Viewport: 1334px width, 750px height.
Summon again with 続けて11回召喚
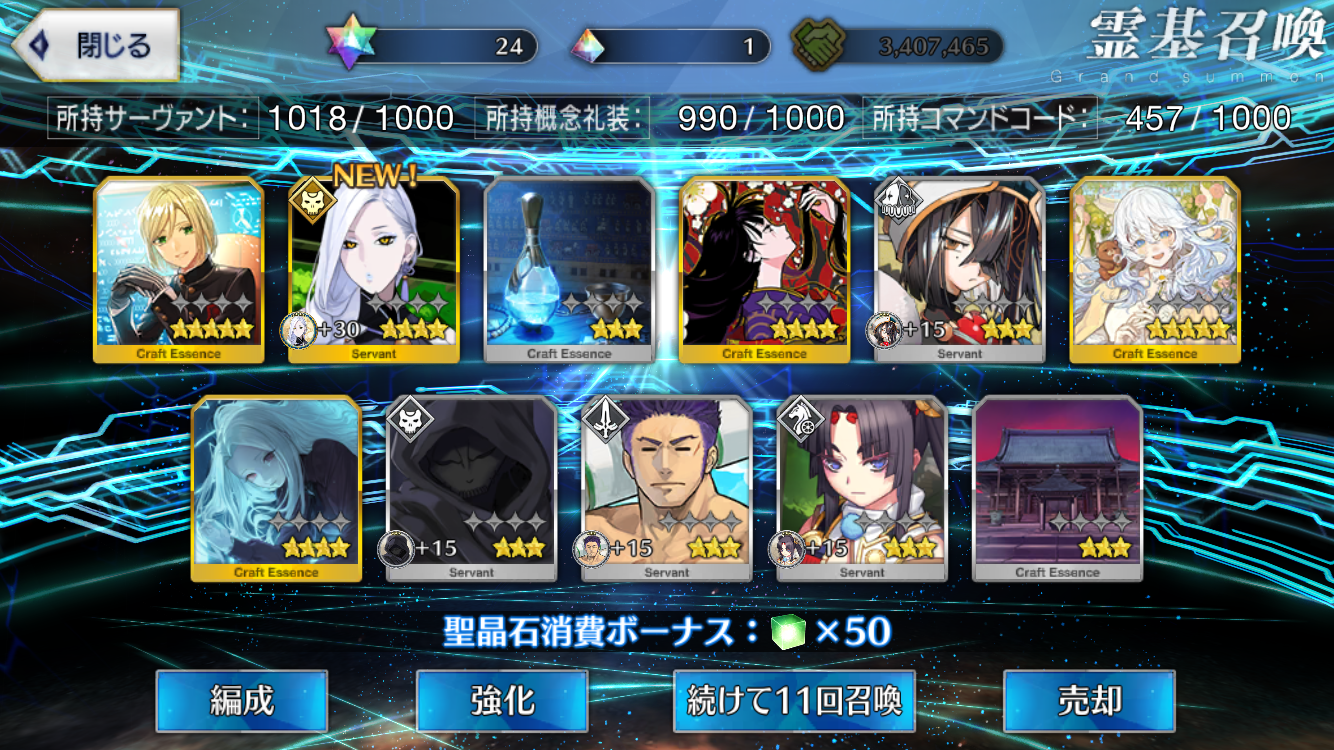tap(795, 701)
